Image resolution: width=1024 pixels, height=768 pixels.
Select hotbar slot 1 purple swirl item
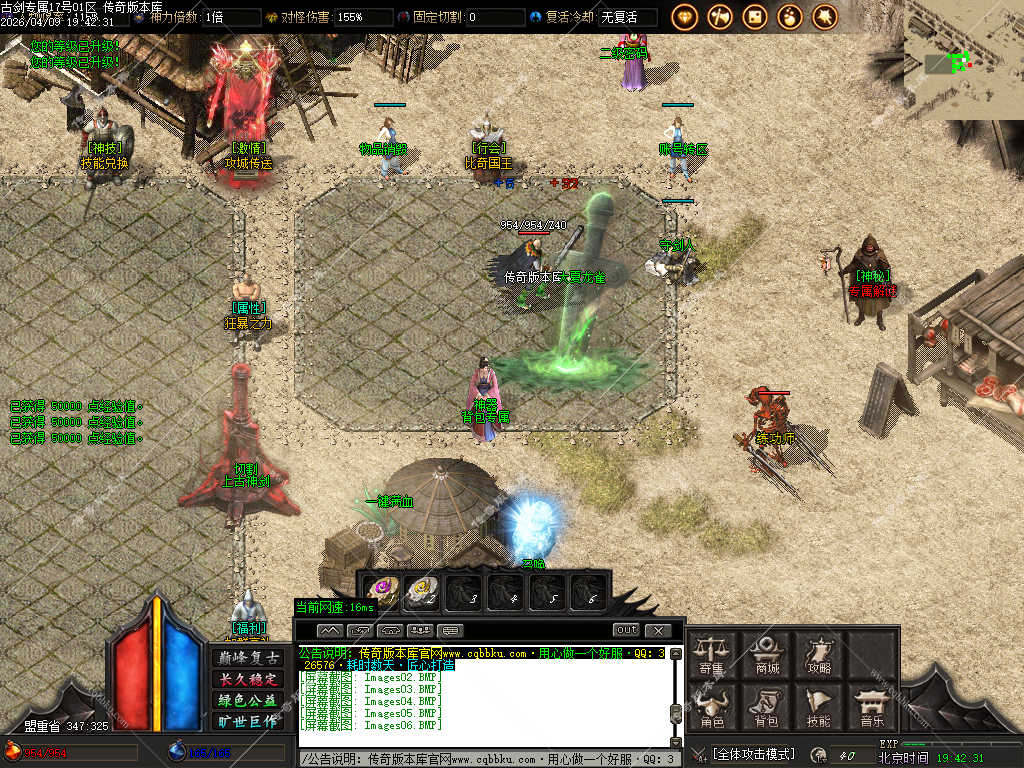click(379, 592)
